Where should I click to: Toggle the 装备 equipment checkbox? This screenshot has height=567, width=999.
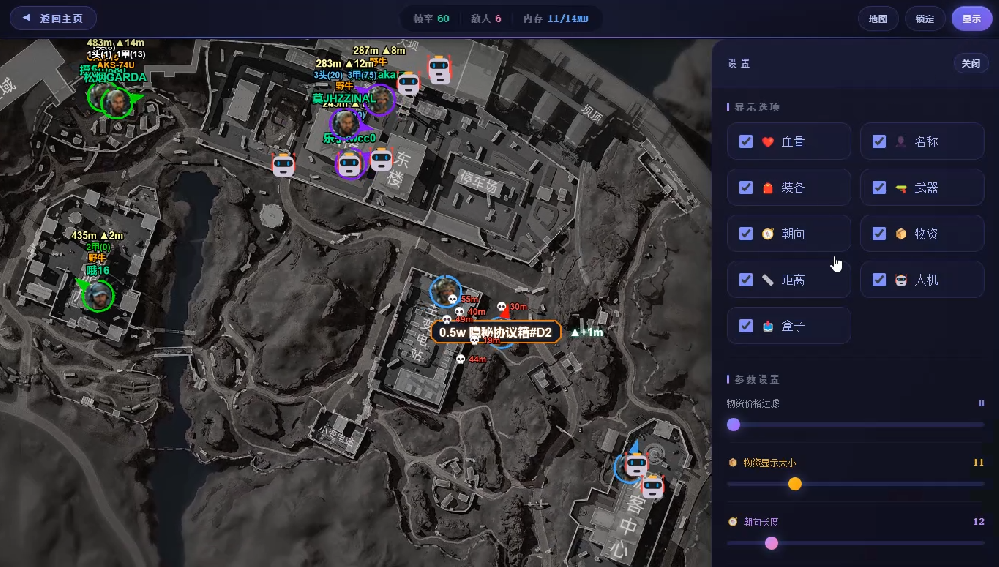pos(746,188)
